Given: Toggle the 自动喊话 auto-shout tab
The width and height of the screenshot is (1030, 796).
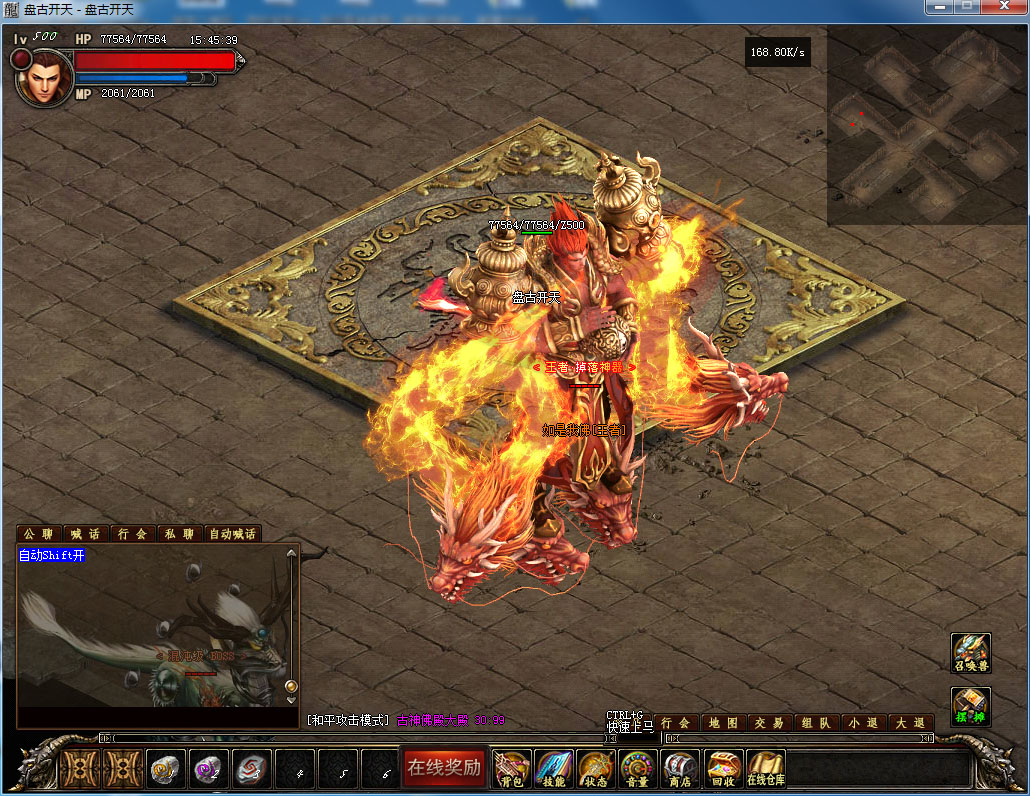Looking at the screenshot, I should click(233, 534).
